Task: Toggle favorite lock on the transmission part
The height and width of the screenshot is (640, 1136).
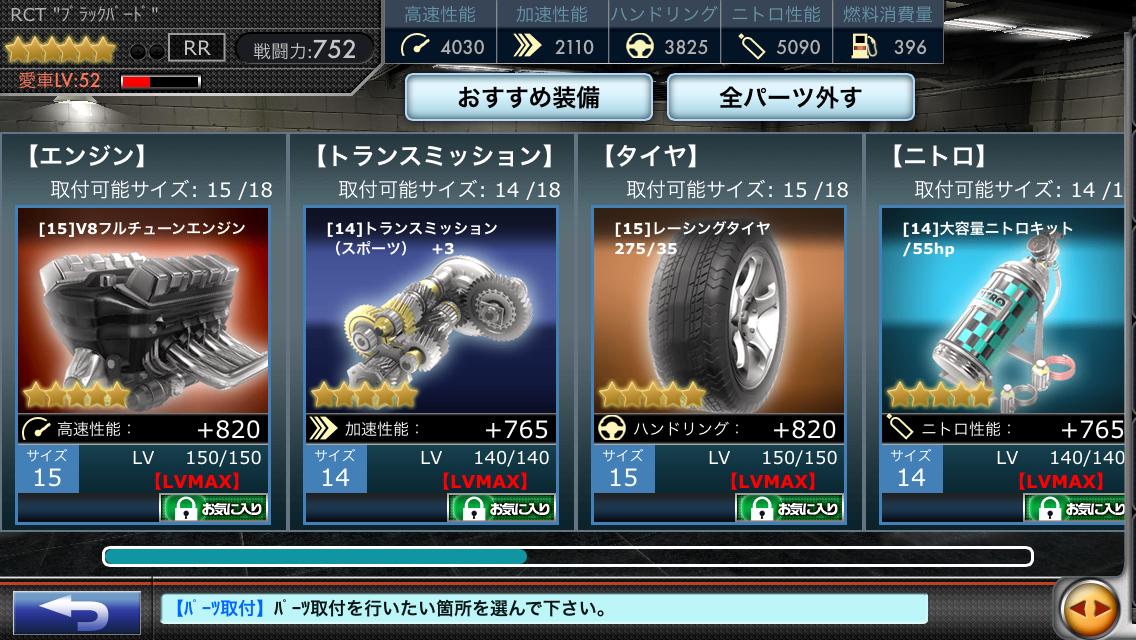Action: [502, 508]
